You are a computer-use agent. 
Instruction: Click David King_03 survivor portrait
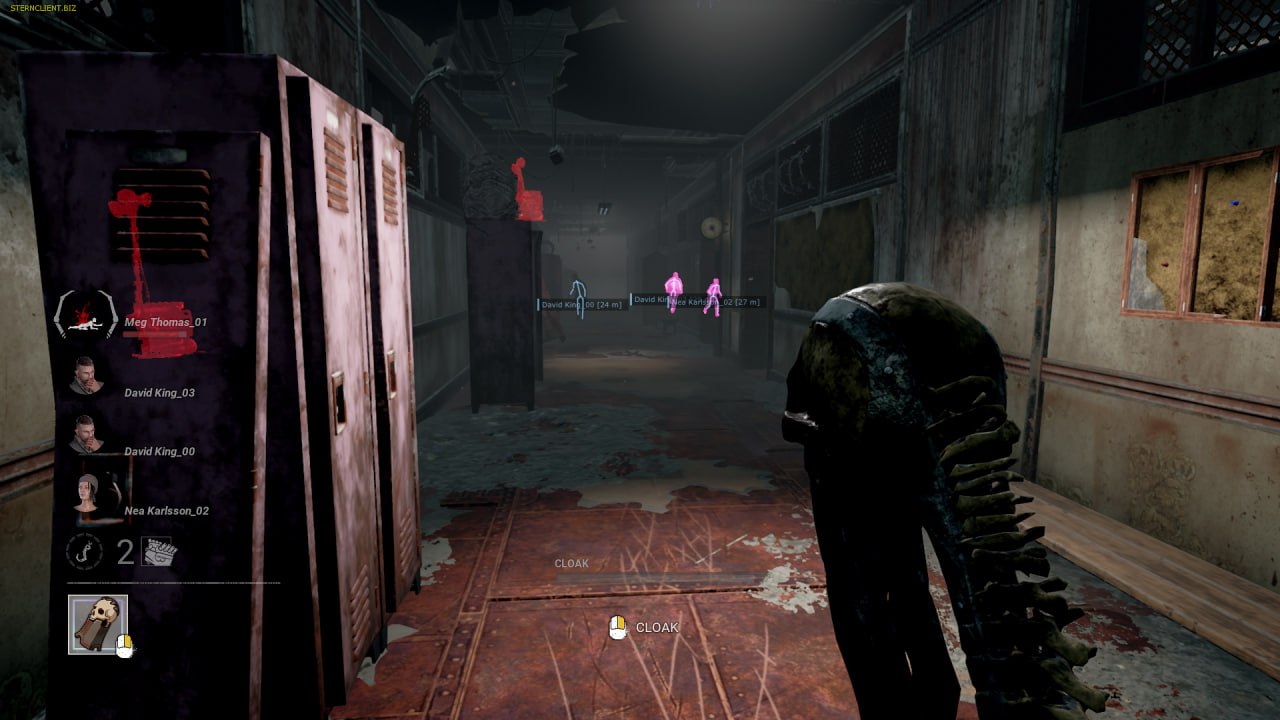[x=87, y=377]
